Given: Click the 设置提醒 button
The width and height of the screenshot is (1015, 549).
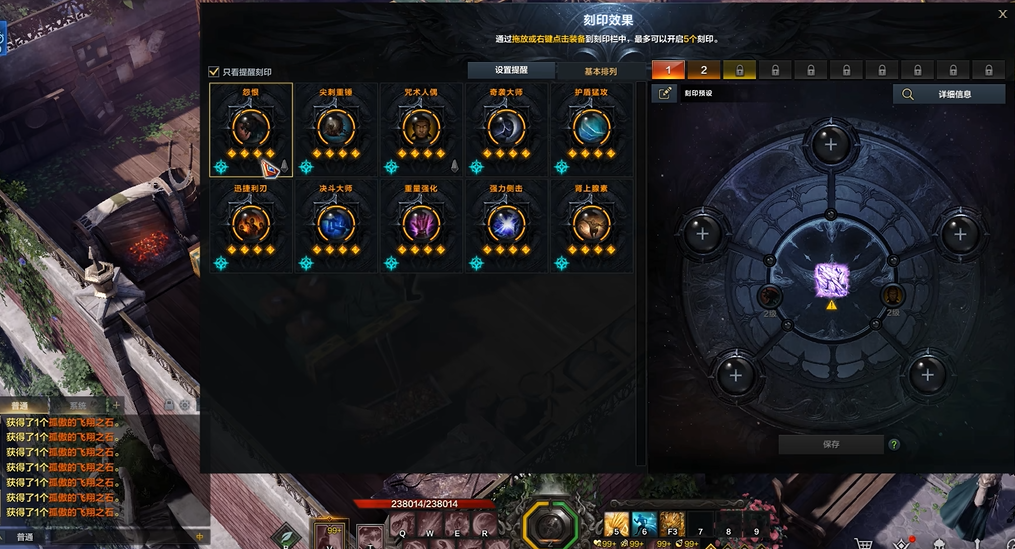Looking at the screenshot, I should pyautogui.click(x=511, y=71).
